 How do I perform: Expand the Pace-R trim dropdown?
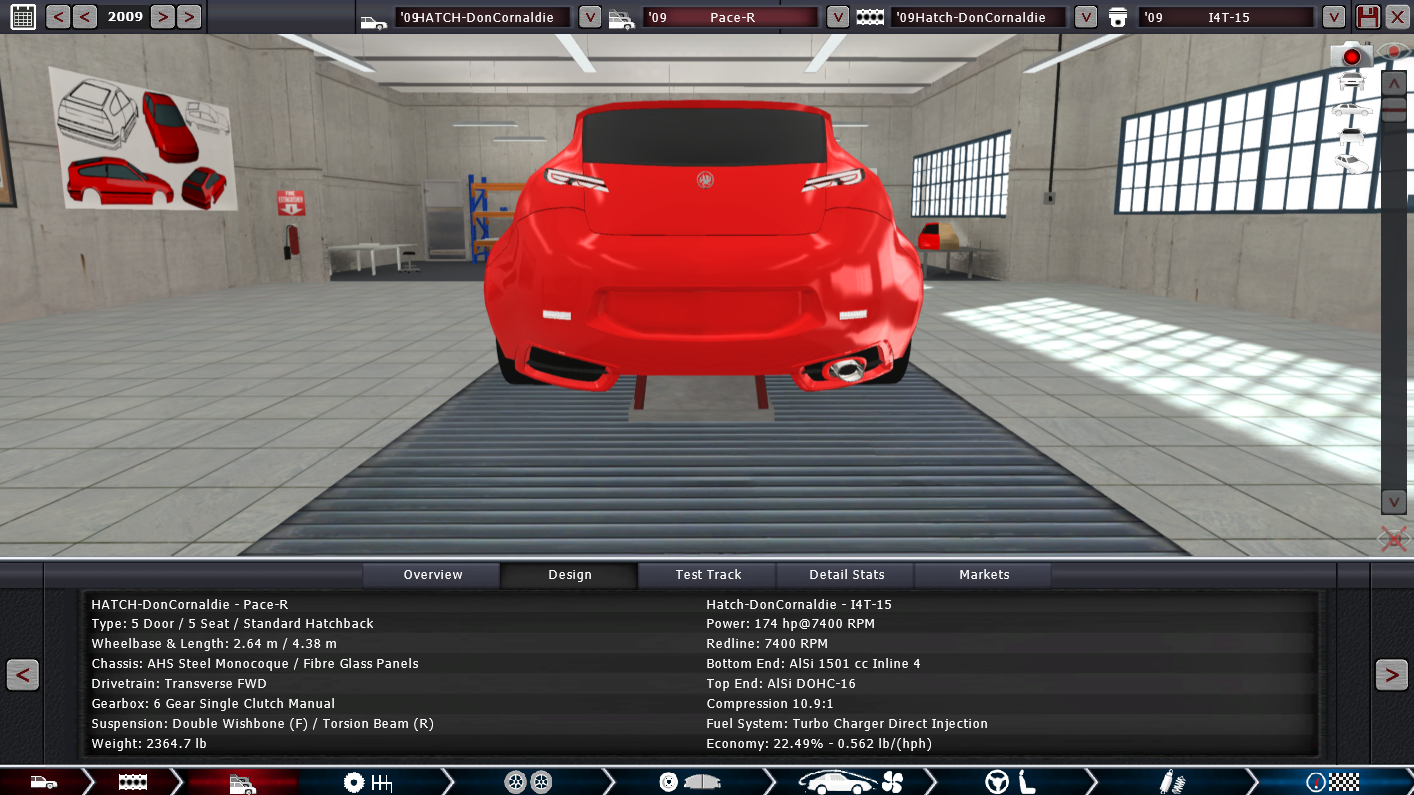point(838,17)
